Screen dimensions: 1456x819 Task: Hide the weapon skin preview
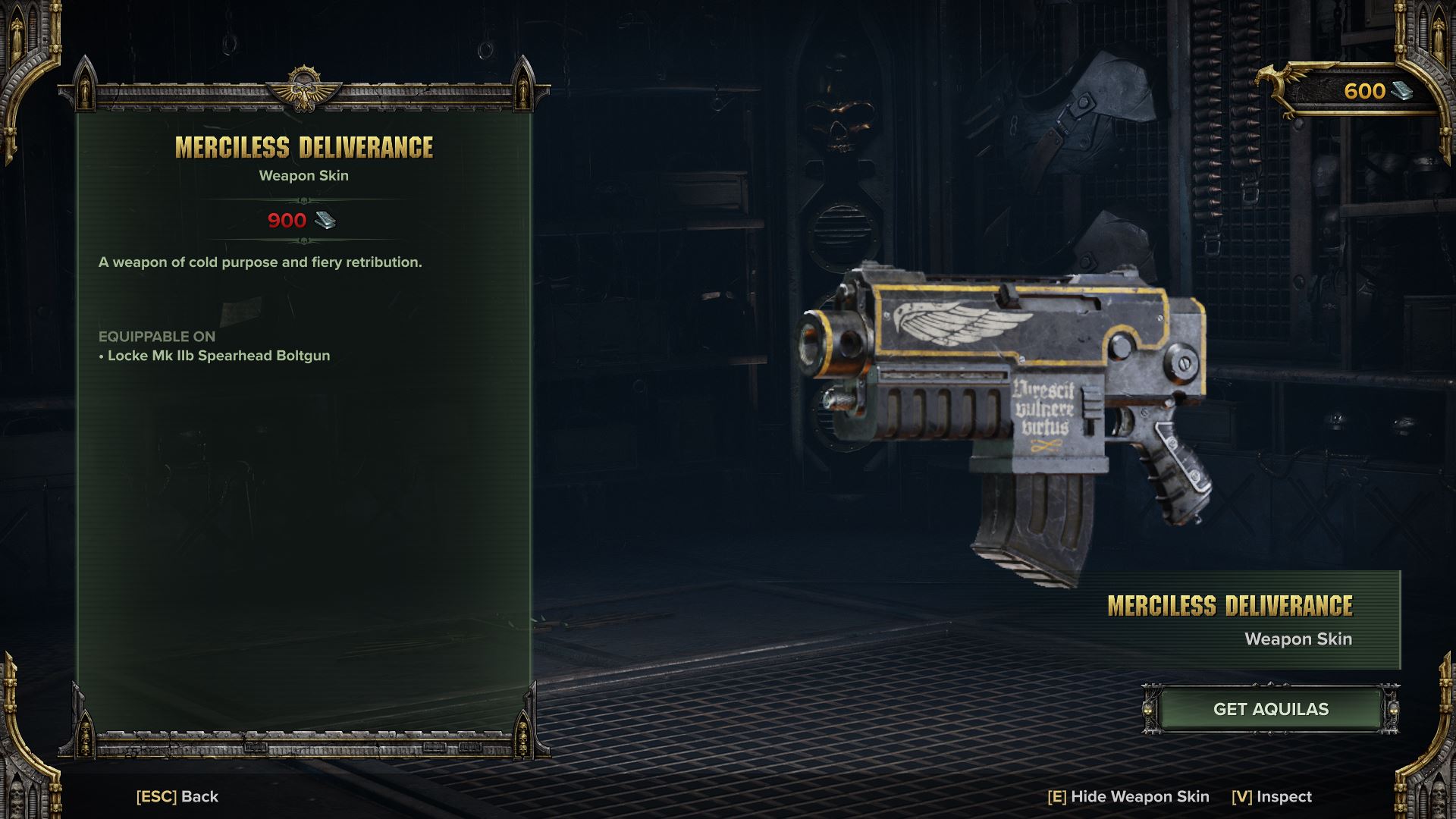point(1128,796)
